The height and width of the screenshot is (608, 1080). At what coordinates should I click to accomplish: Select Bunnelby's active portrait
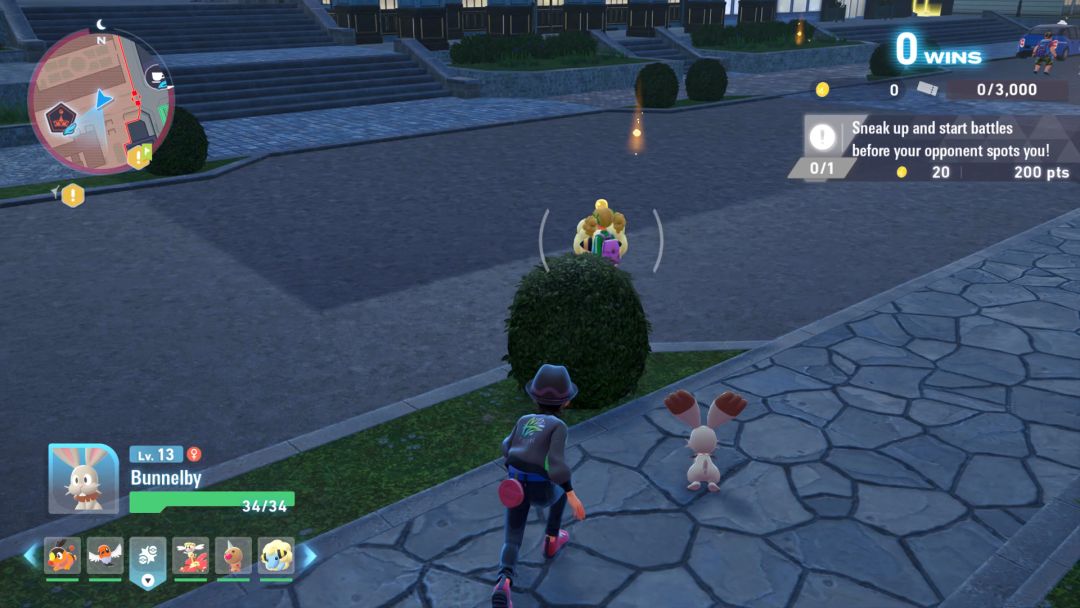[x=83, y=479]
